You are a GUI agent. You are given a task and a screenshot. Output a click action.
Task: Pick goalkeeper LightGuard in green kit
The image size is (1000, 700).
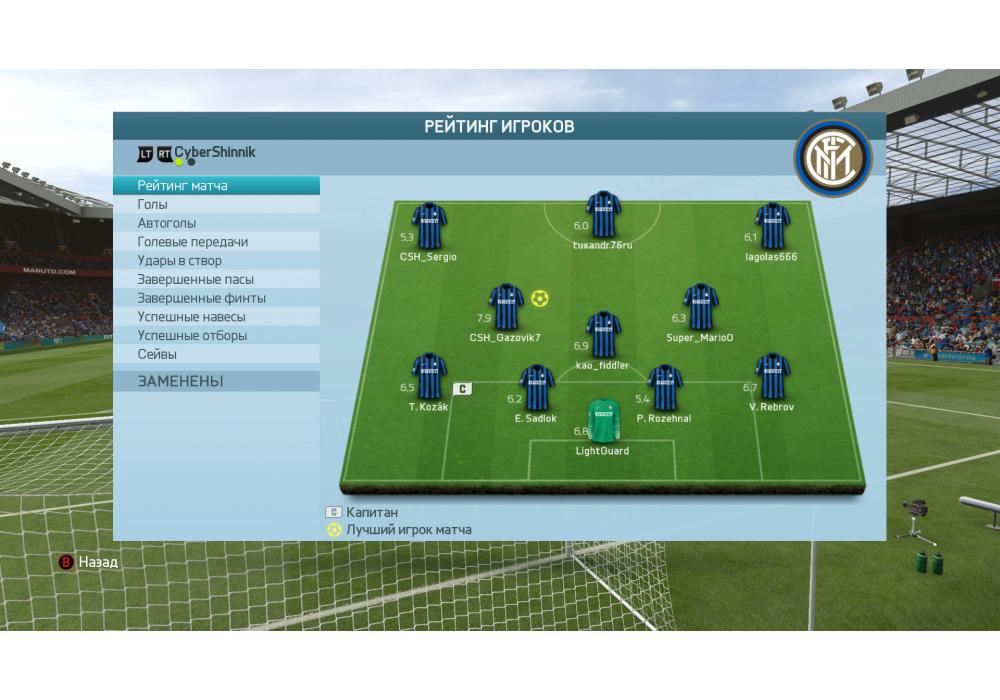pyautogui.click(x=603, y=421)
